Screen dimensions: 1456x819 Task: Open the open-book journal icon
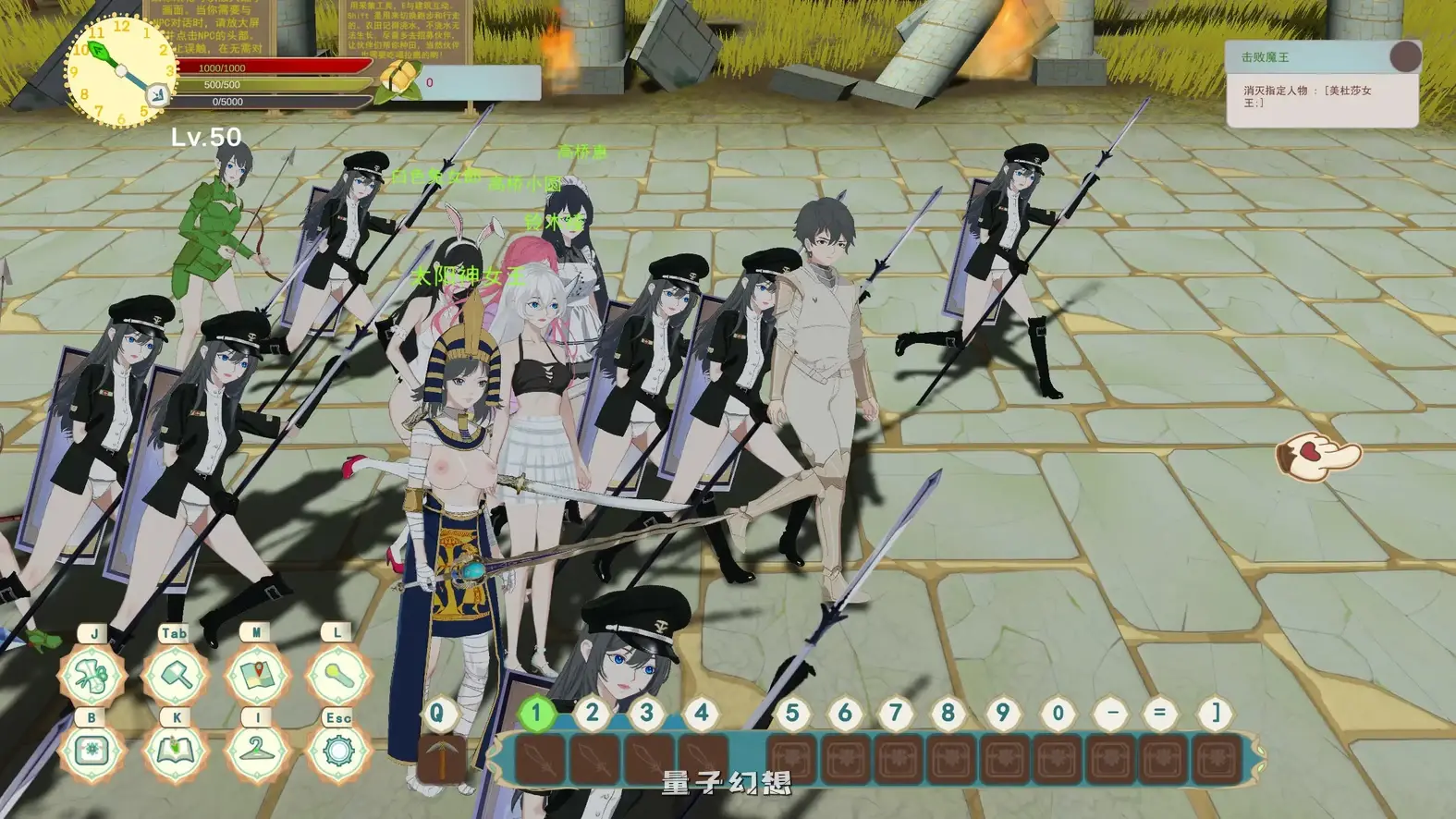point(174,751)
